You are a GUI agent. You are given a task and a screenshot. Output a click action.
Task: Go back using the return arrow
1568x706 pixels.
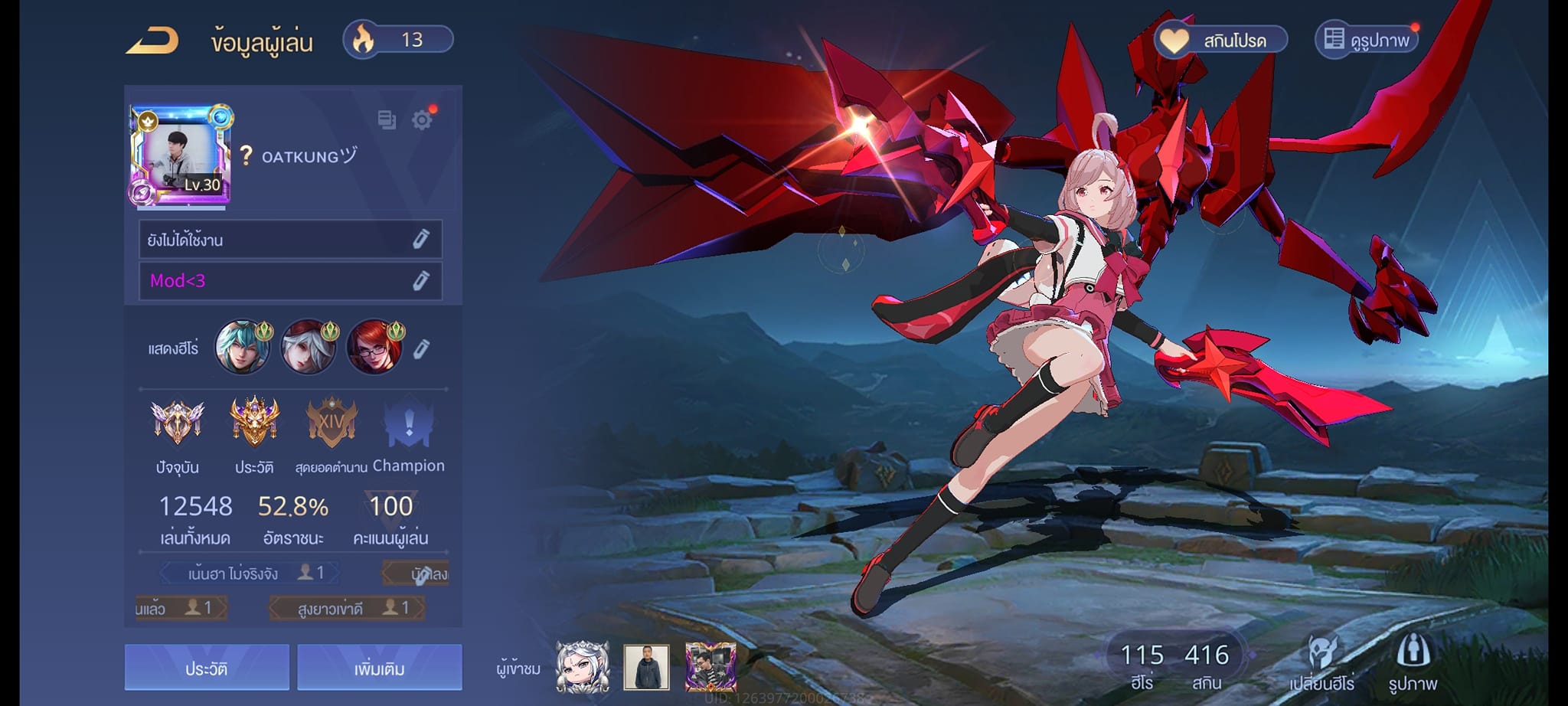(x=152, y=41)
